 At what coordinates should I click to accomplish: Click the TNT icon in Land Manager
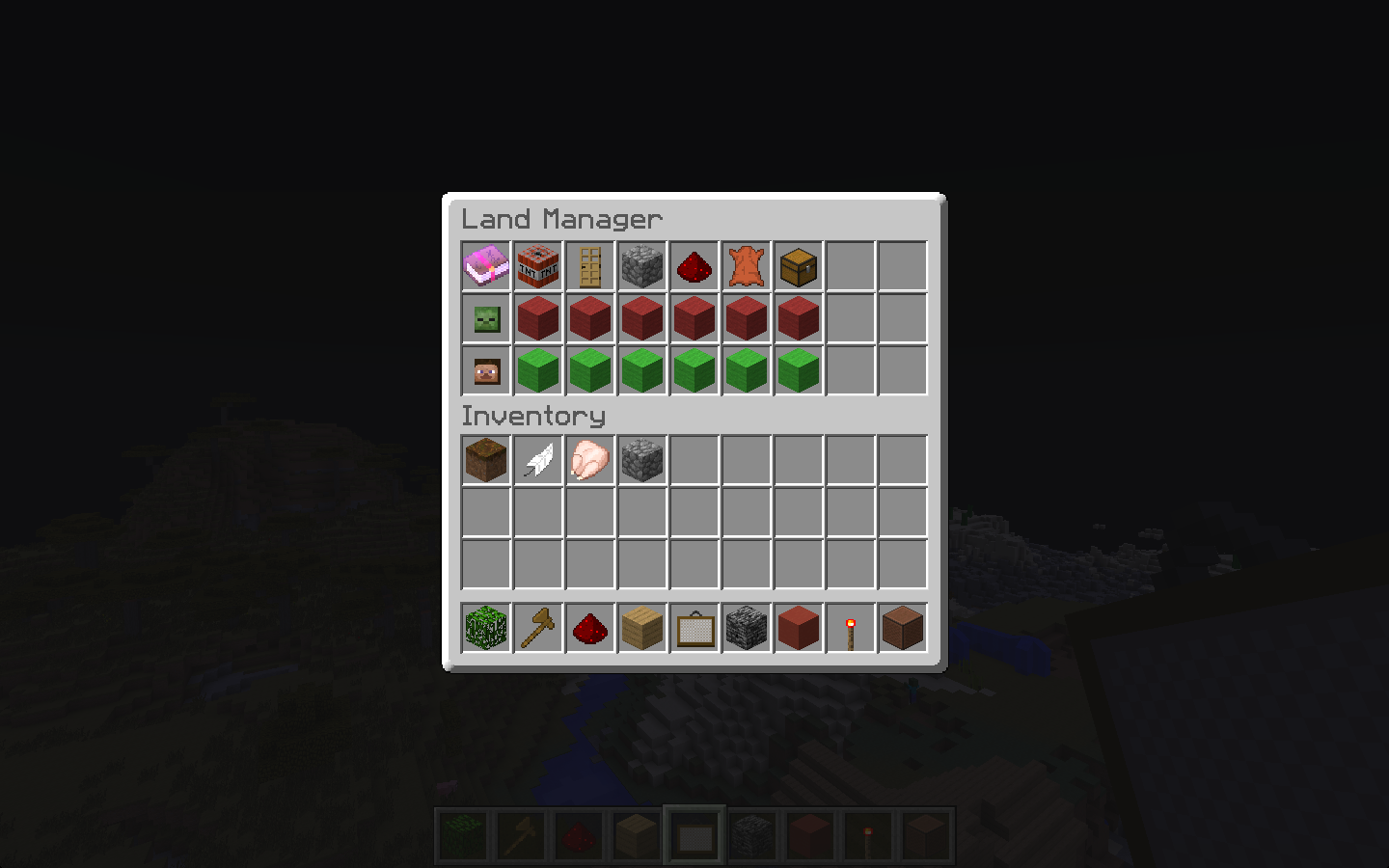pos(537,265)
